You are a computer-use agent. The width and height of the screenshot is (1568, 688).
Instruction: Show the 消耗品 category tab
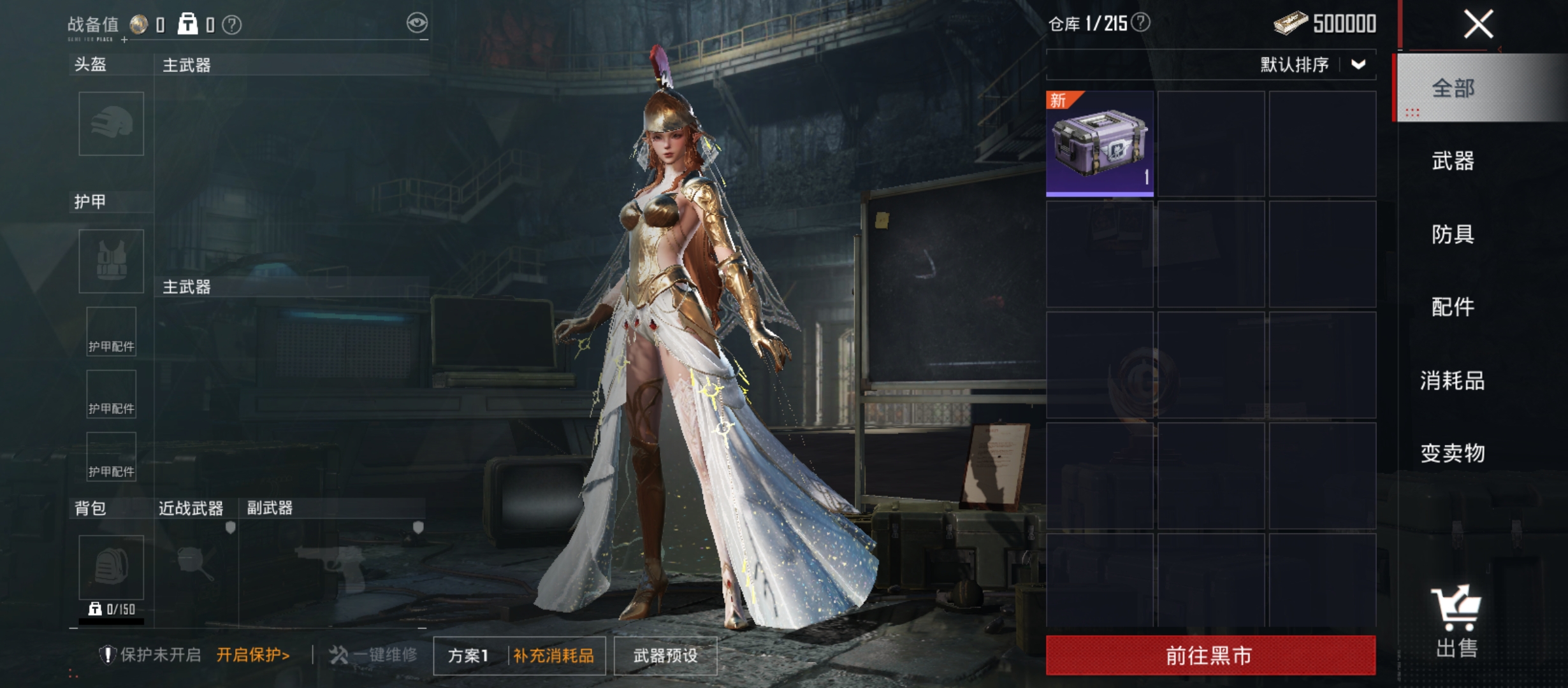(1453, 380)
